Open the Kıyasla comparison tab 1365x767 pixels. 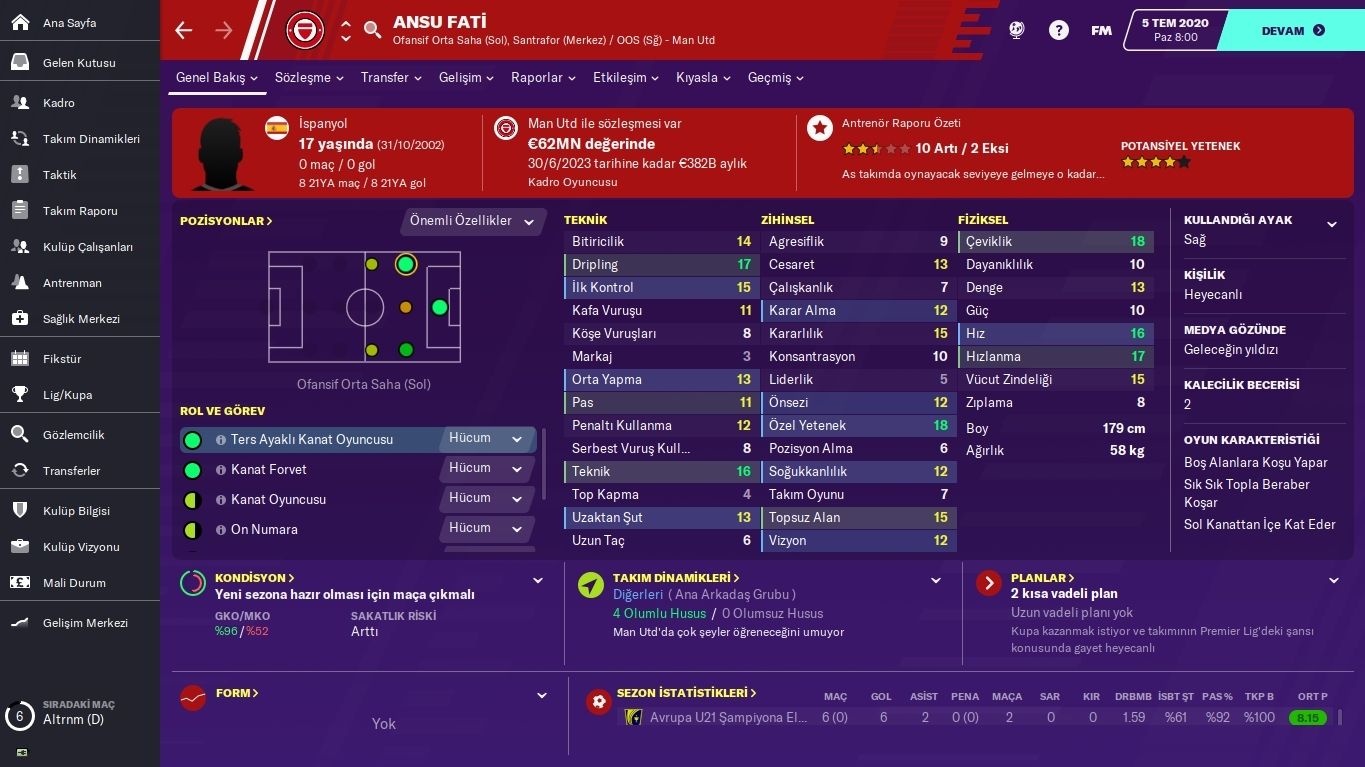coord(703,78)
